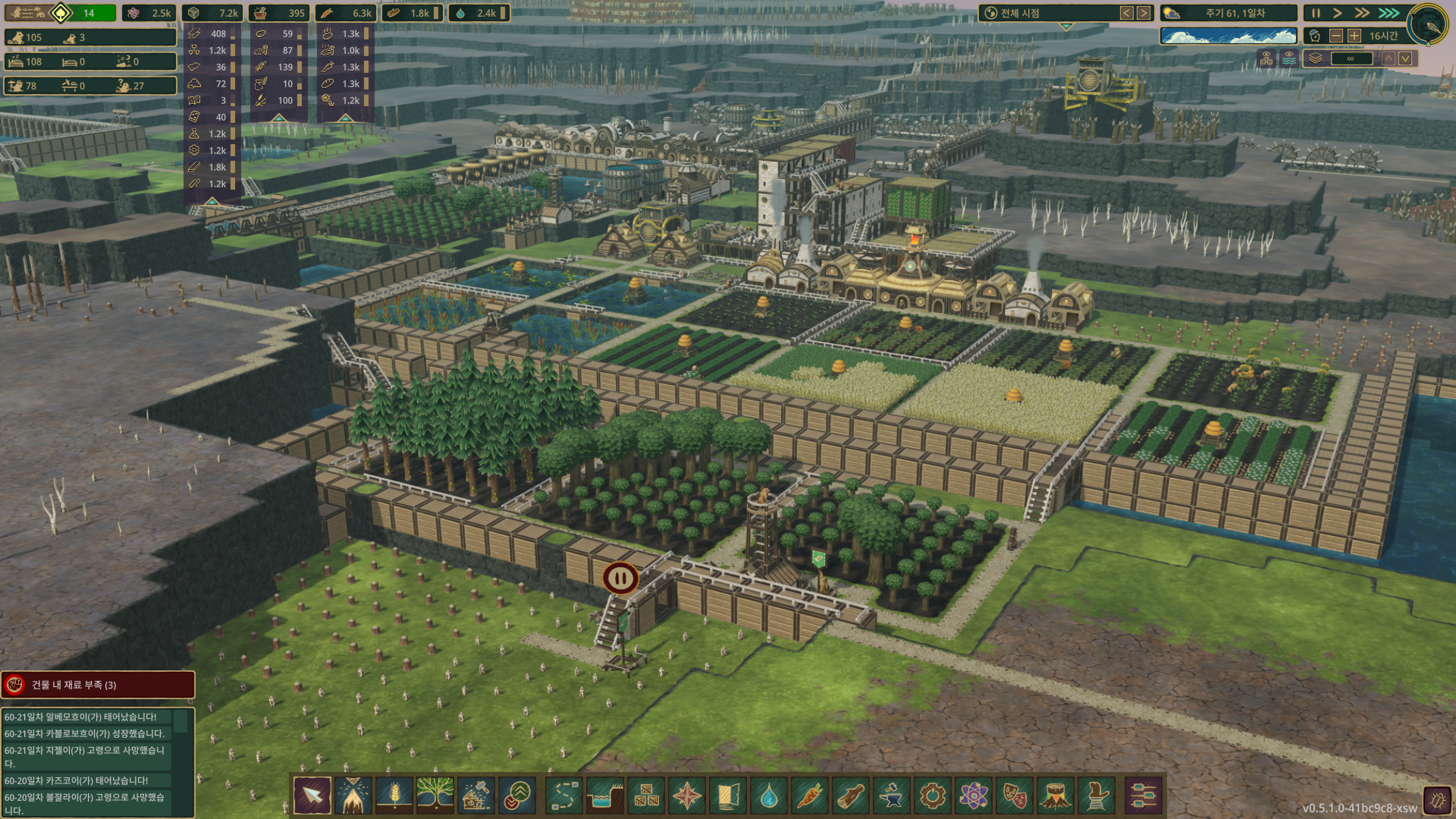Screen dimensions: 1456x819
Task: Open the storage crates building category
Action: click(x=646, y=795)
